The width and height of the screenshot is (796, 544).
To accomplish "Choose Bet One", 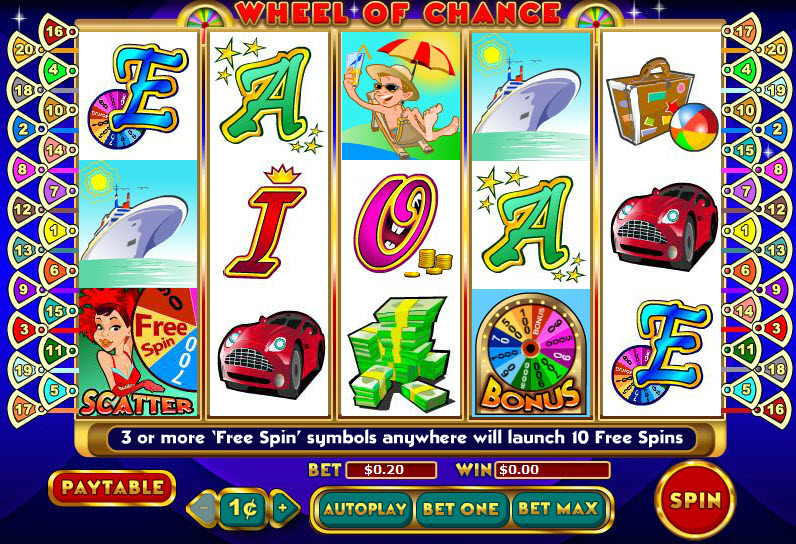I will (460, 508).
